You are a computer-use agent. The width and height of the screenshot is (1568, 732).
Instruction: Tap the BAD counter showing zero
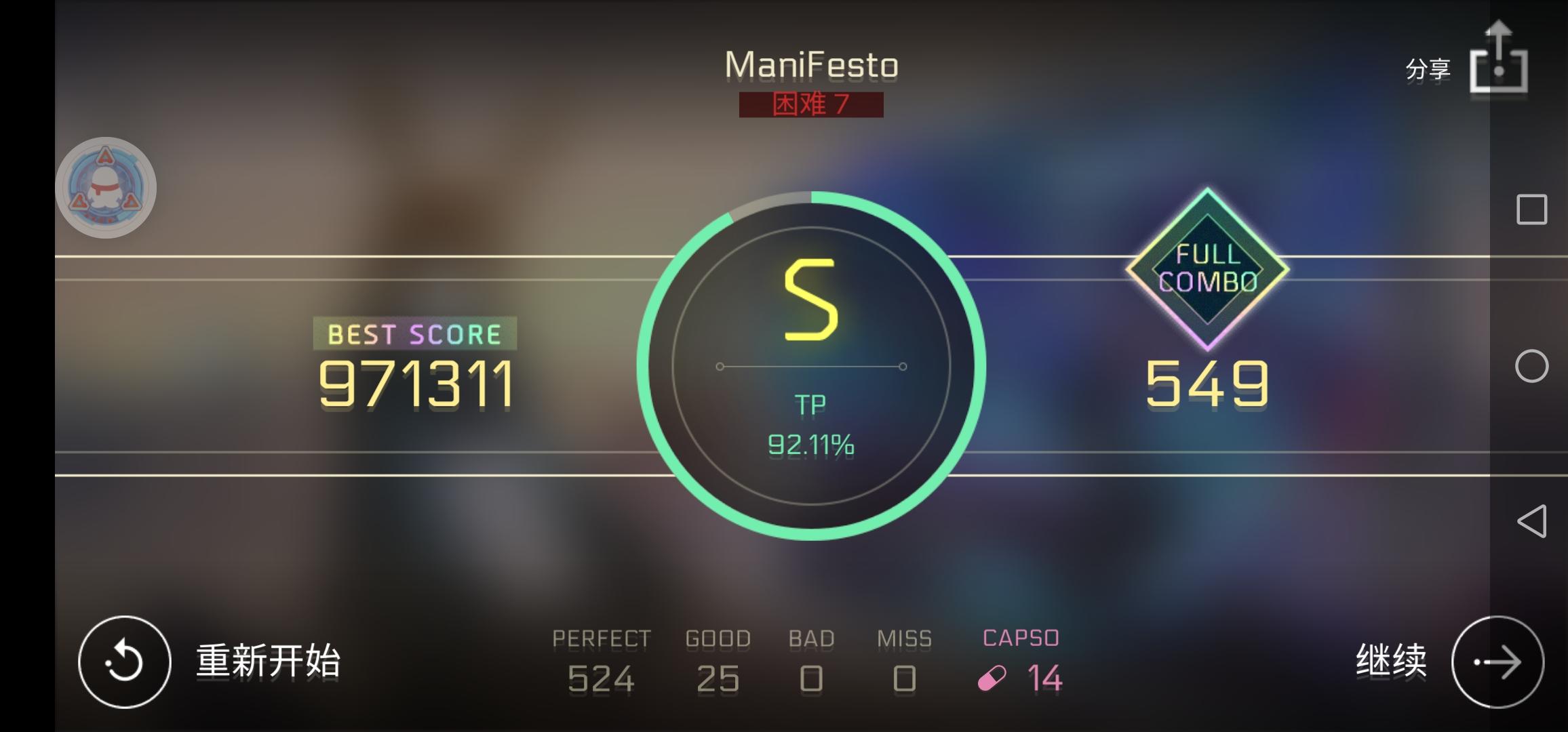[x=811, y=678]
